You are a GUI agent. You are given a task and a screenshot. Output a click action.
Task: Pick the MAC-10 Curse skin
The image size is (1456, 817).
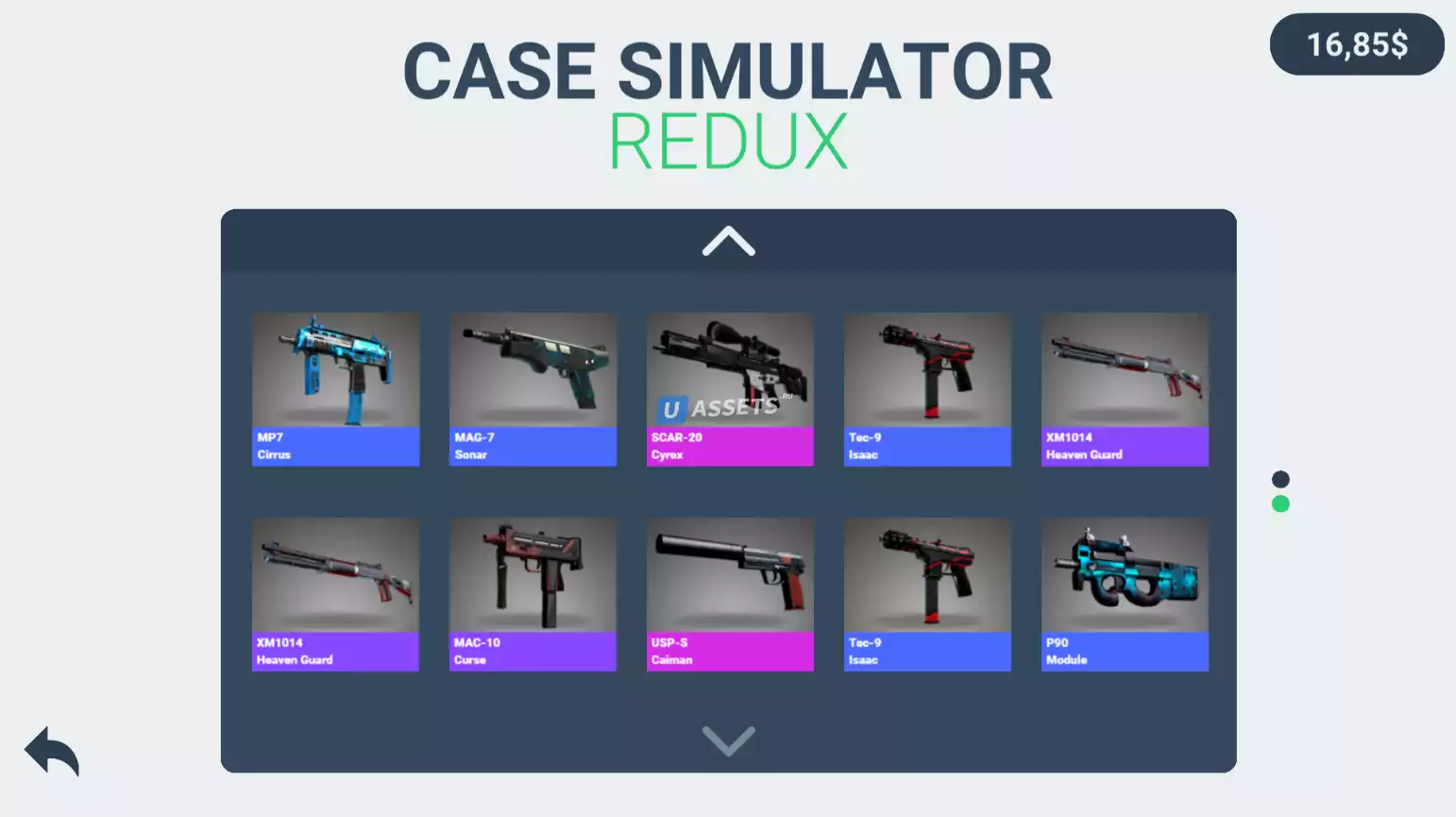(533, 593)
